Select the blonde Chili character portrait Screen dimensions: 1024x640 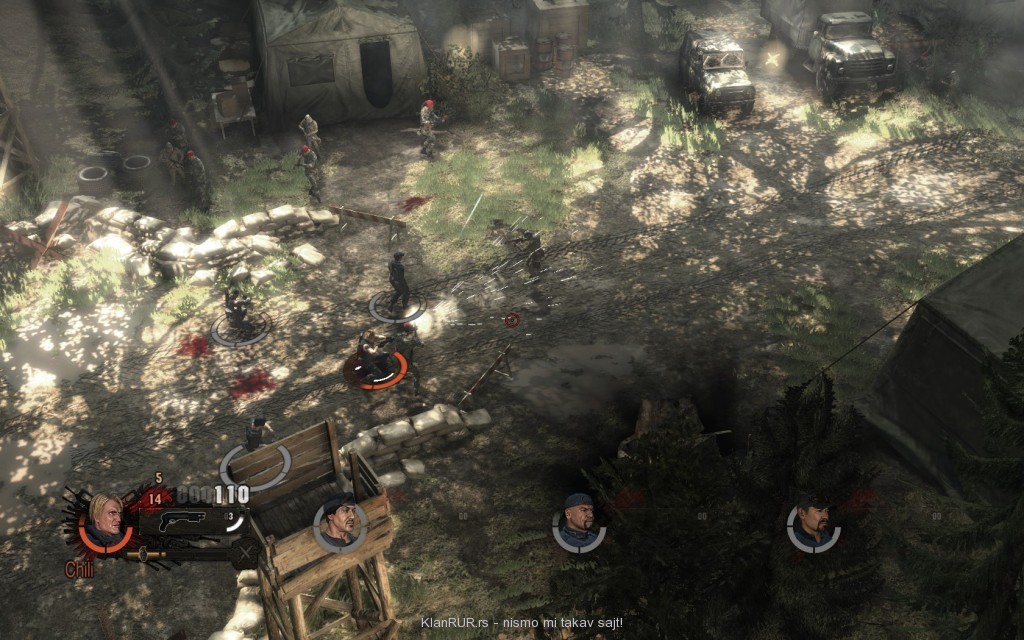105,522
